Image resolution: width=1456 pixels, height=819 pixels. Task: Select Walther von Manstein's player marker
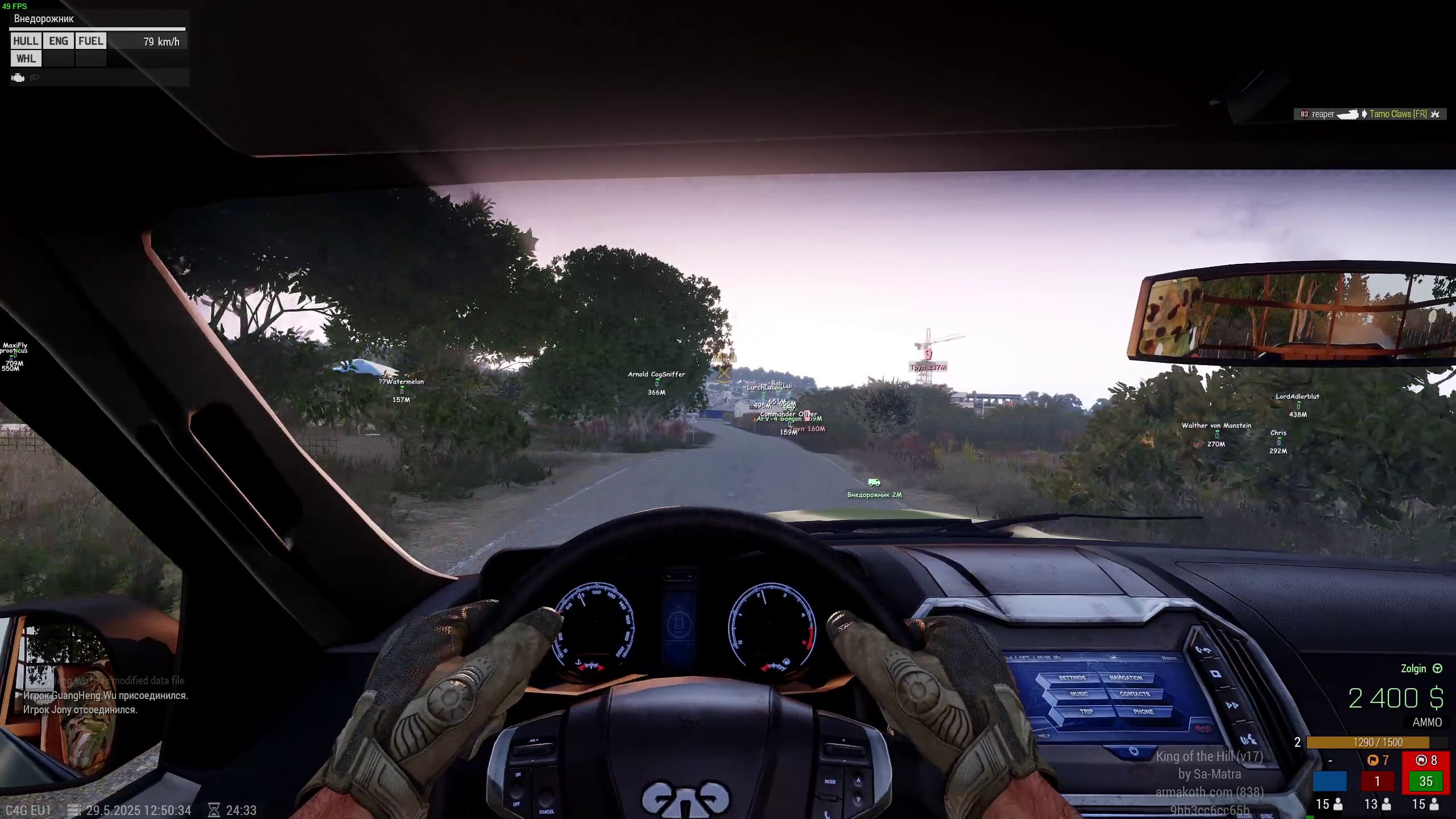pyautogui.click(x=1216, y=435)
